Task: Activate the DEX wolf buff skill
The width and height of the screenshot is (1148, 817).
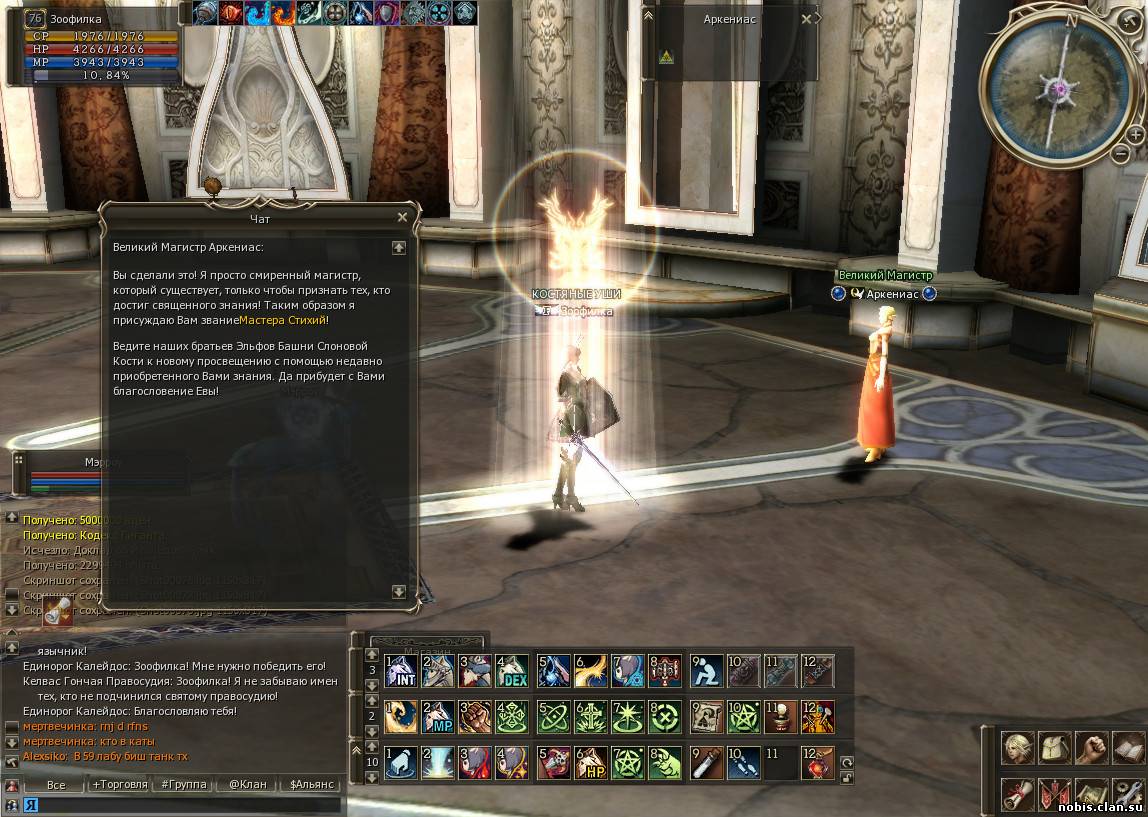Action: click(x=512, y=671)
